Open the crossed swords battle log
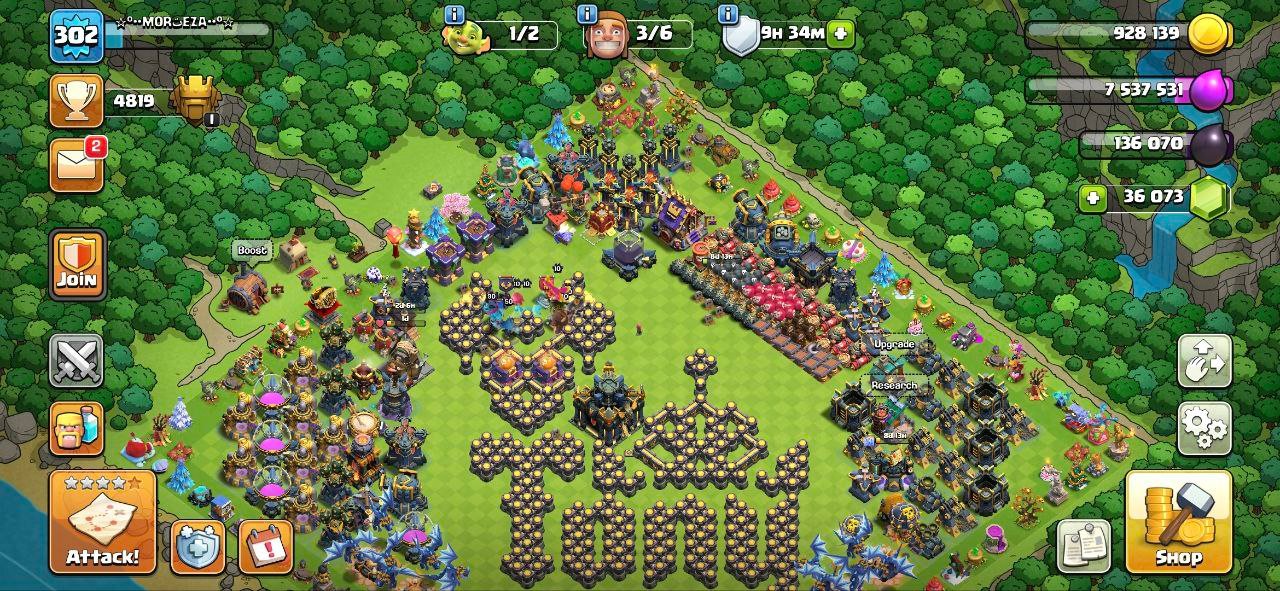The width and height of the screenshot is (1280, 591). coord(77,360)
